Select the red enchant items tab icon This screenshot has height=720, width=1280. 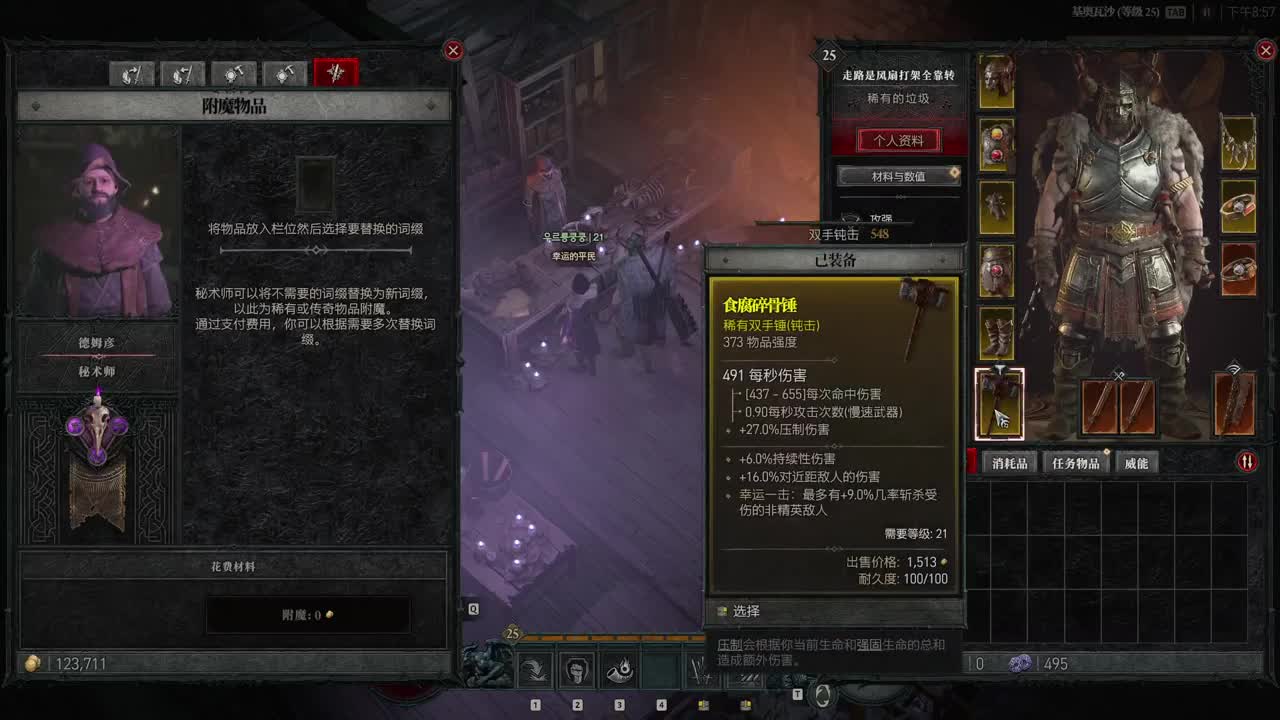(335, 72)
